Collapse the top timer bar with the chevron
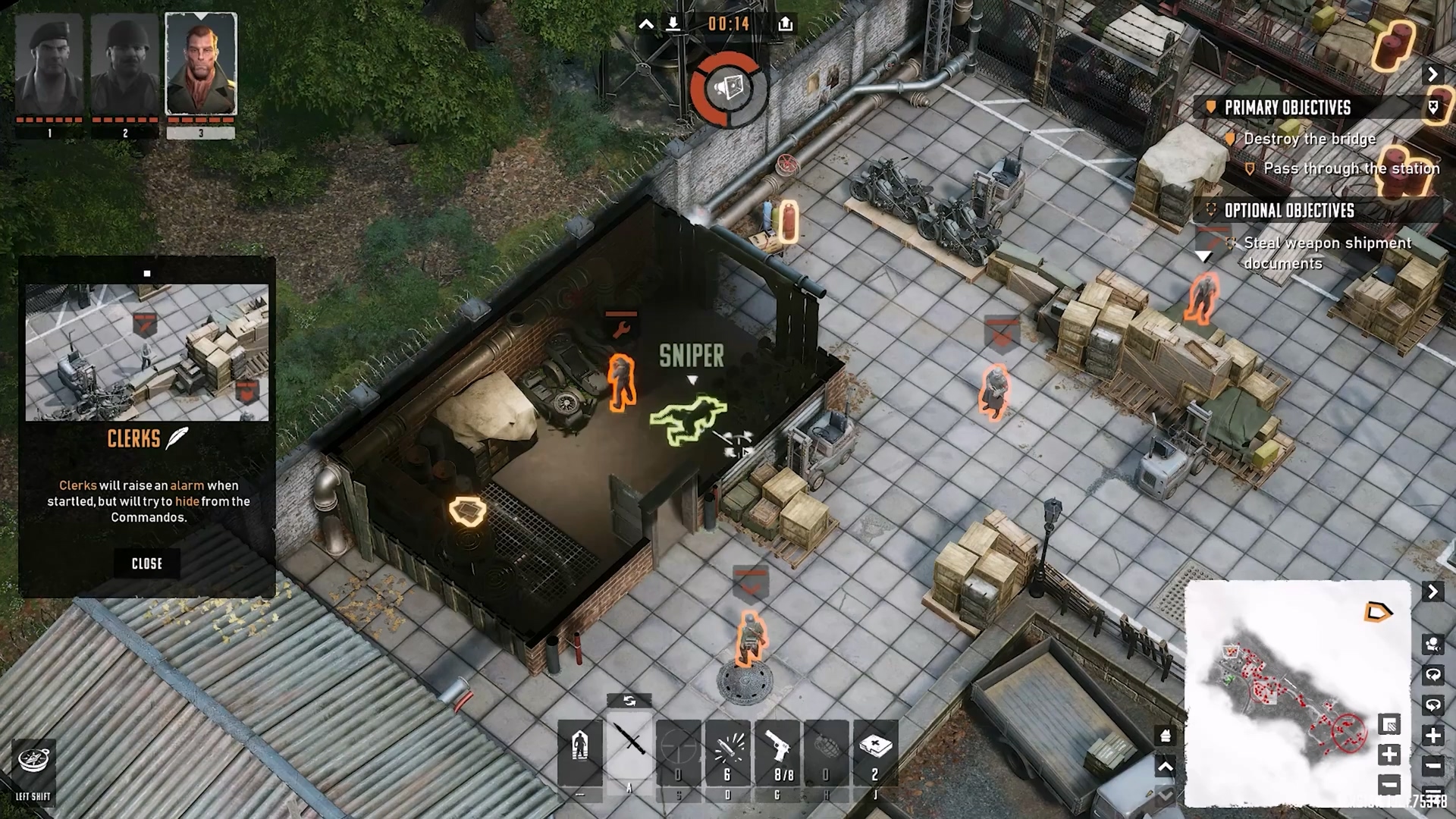 [646, 24]
